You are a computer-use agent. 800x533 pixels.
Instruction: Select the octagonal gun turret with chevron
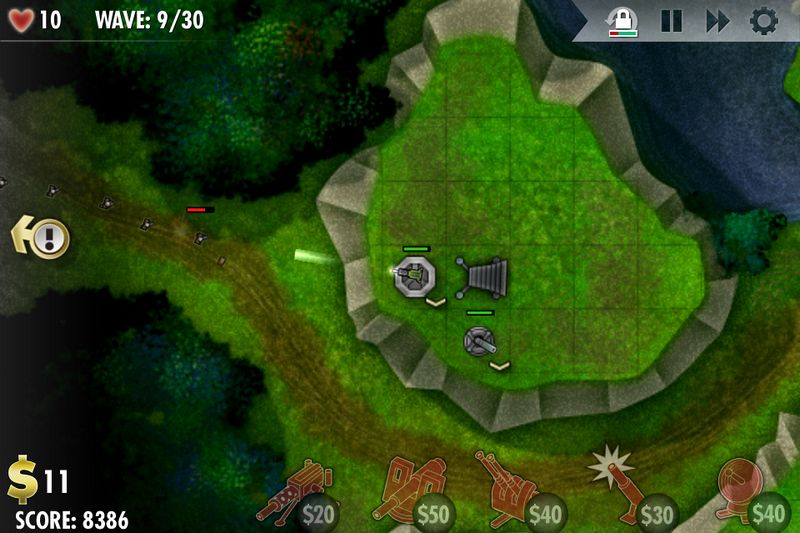(x=412, y=275)
